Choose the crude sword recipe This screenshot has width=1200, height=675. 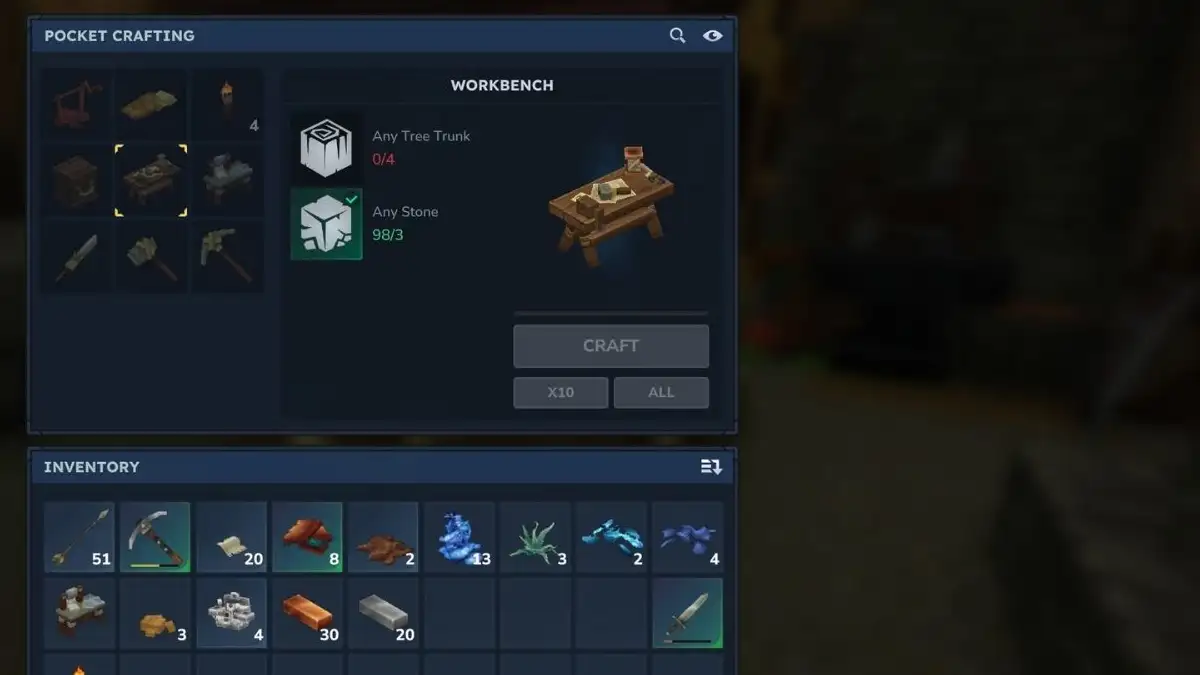pos(76,256)
